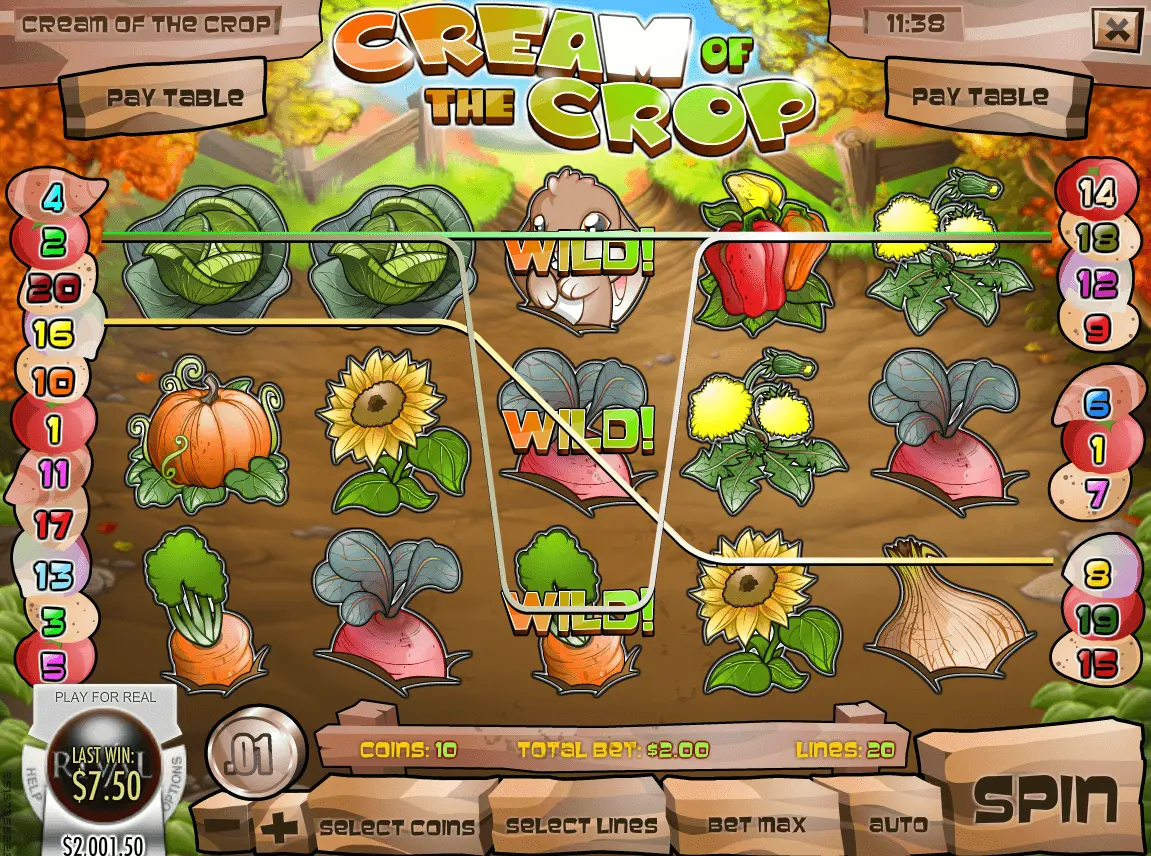Click Select Lines
Screen dimensions: 1151x856
[581, 826]
